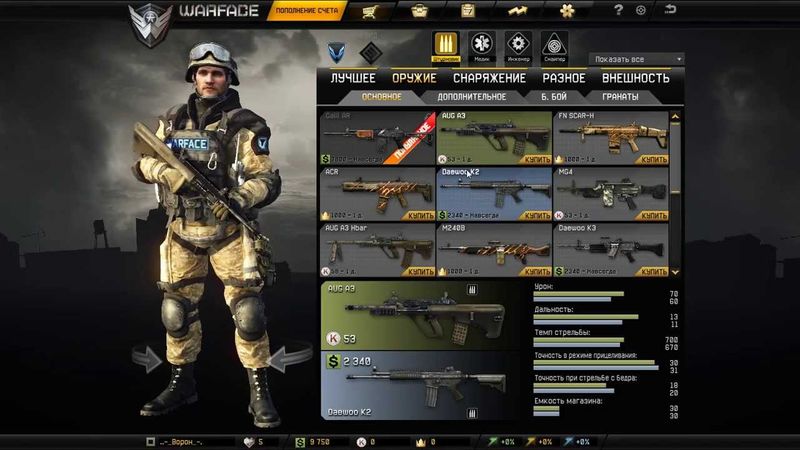800x450 pixels.
Task: Select the ГРАНАТЫ subcategory
Action: [x=620, y=97]
